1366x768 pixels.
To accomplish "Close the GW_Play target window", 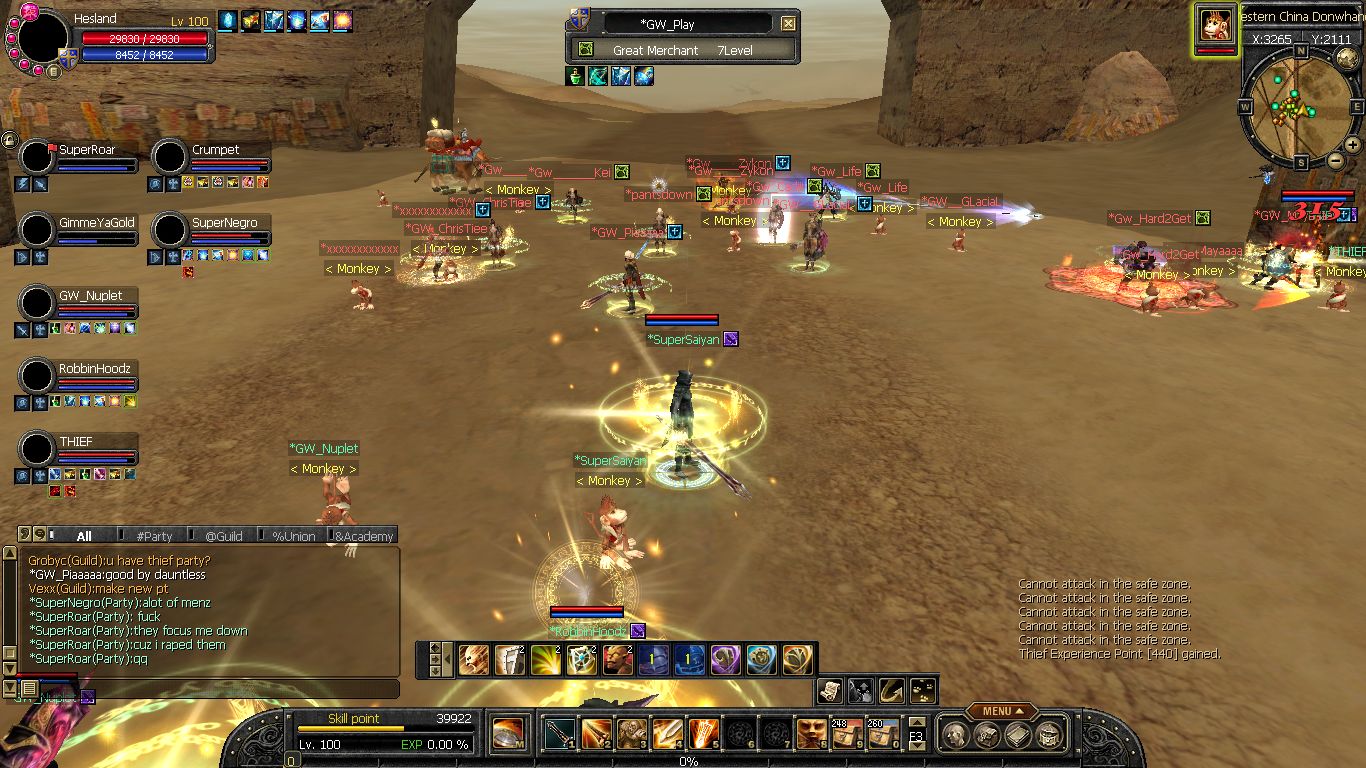I will [x=789, y=24].
